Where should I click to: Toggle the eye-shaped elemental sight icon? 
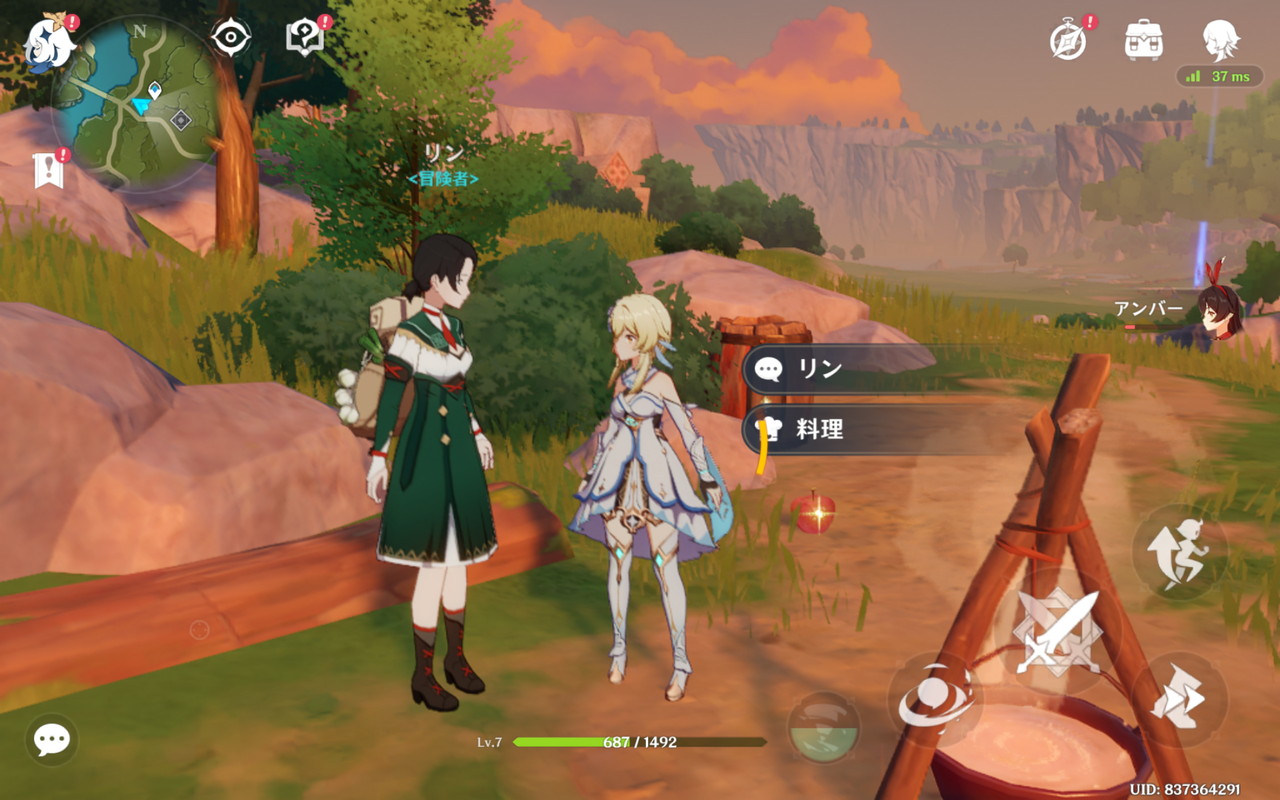[231, 38]
